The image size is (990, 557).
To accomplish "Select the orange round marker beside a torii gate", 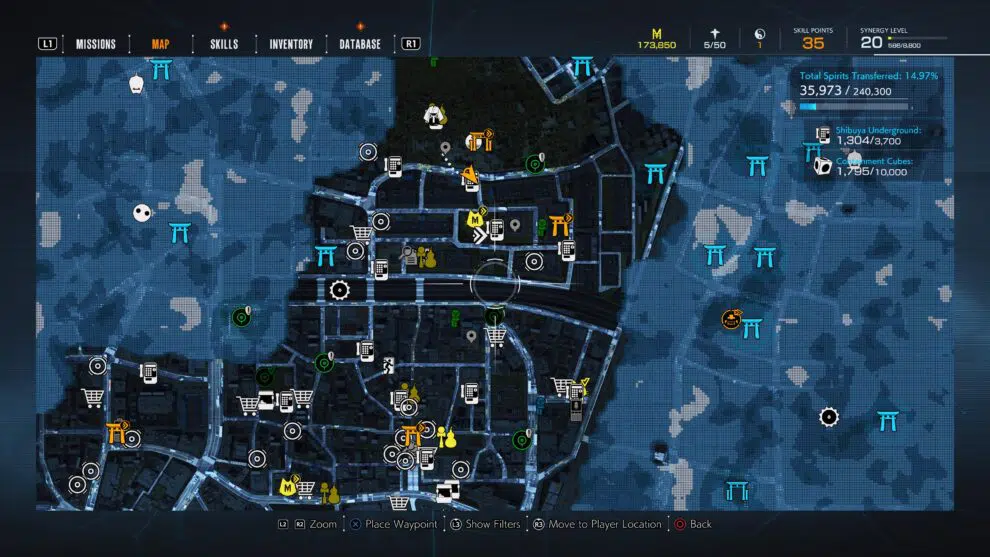I will click(732, 320).
